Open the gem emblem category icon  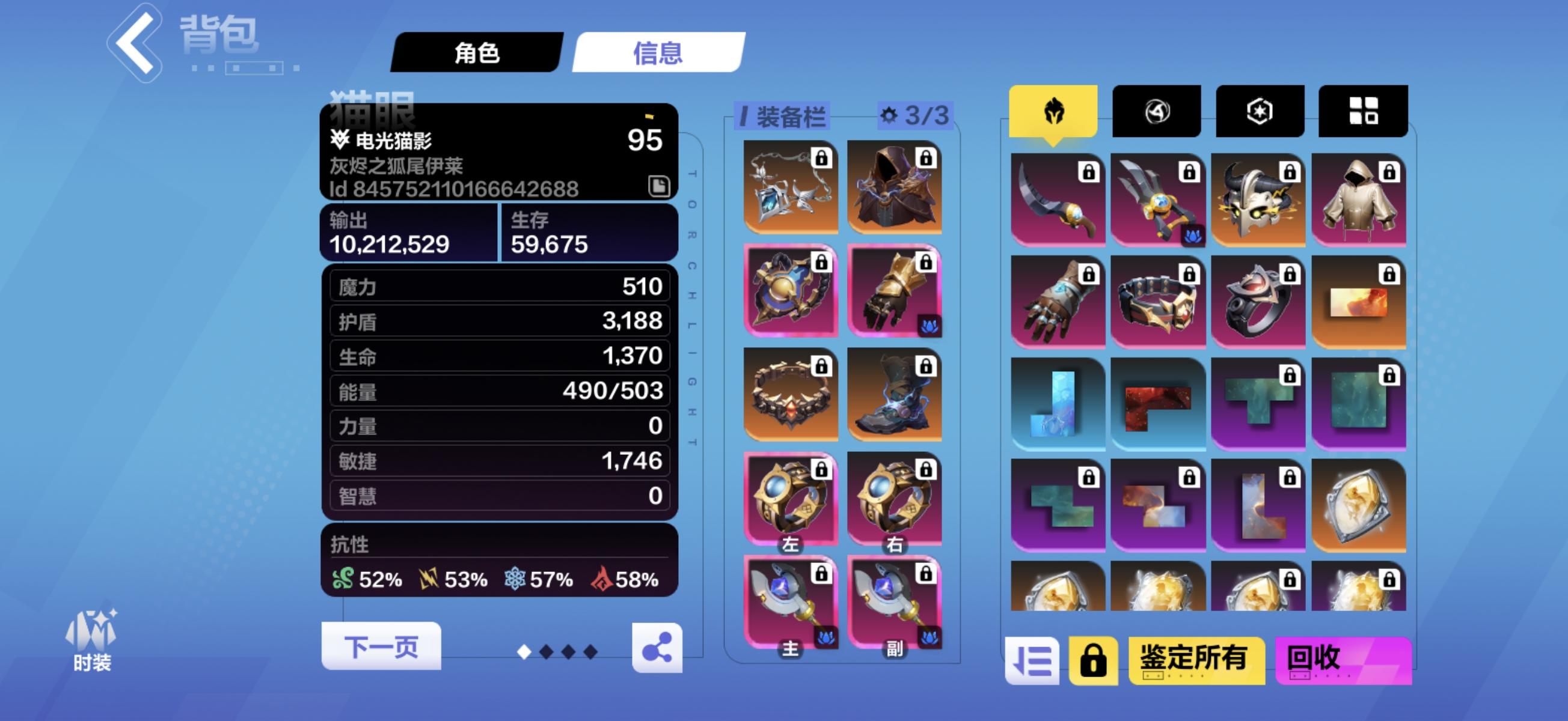tap(1259, 109)
